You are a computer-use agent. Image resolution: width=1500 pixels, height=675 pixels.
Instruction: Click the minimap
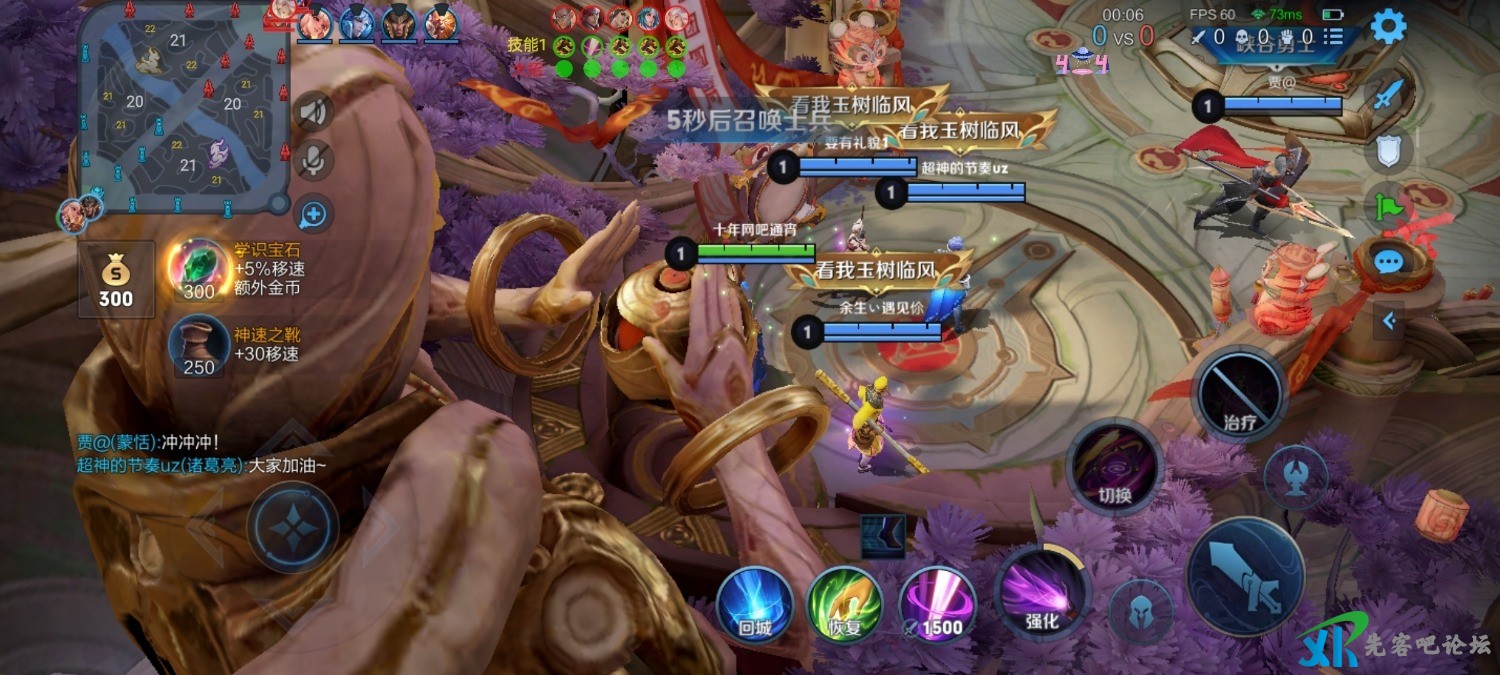click(183, 108)
